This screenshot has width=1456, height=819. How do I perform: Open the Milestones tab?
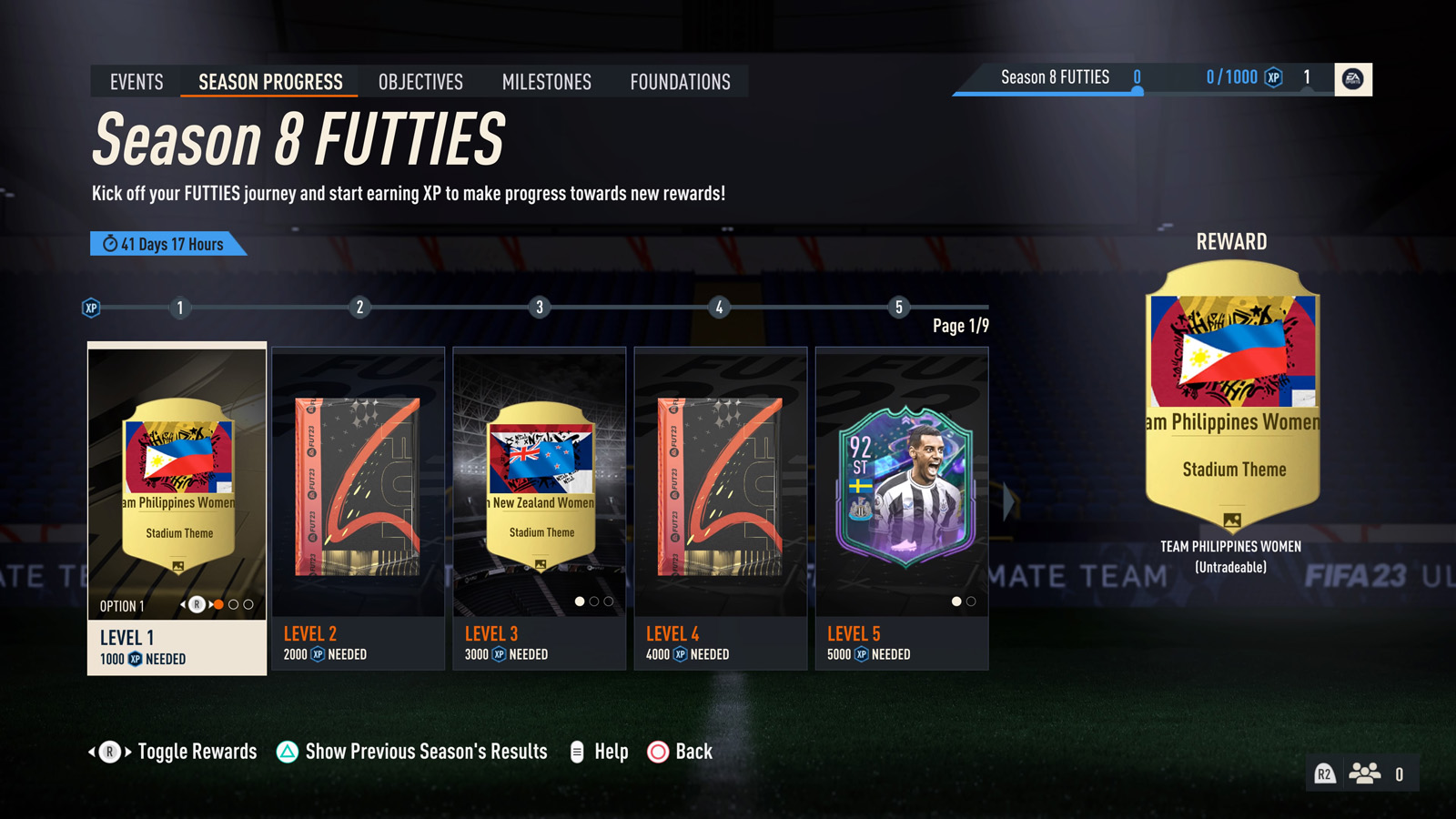pyautogui.click(x=545, y=82)
